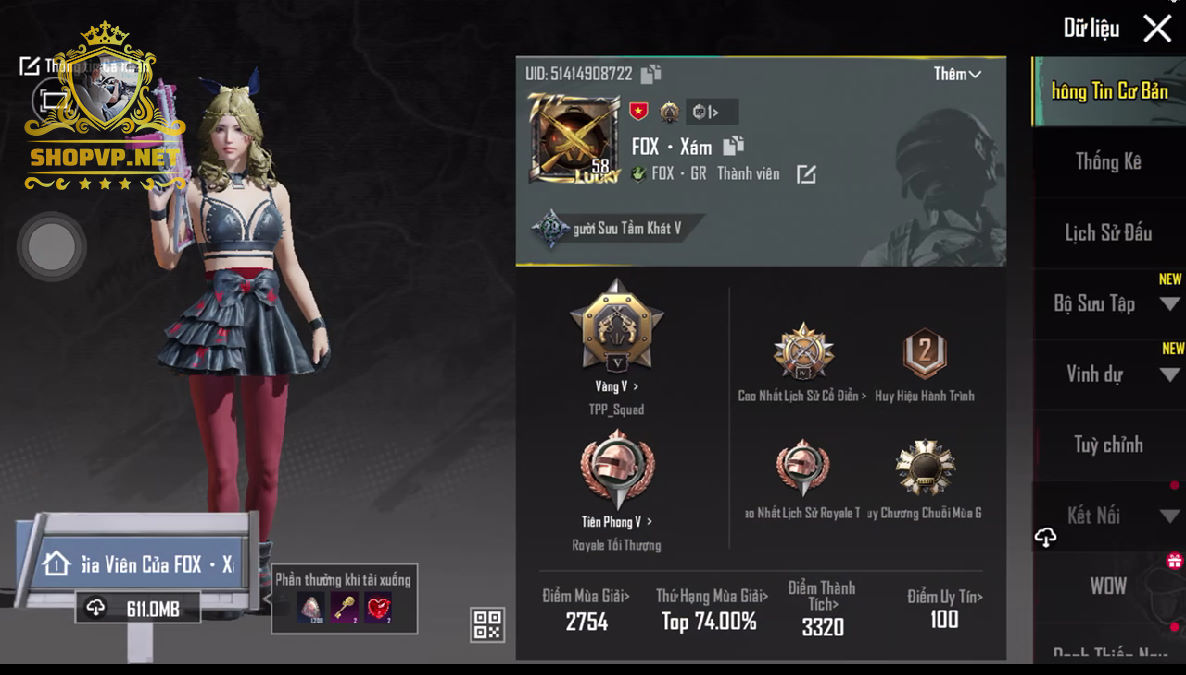Screen dimensions: 1186x675
Task: Switch to the Thống Kê tab
Action: tap(1108, 162)
